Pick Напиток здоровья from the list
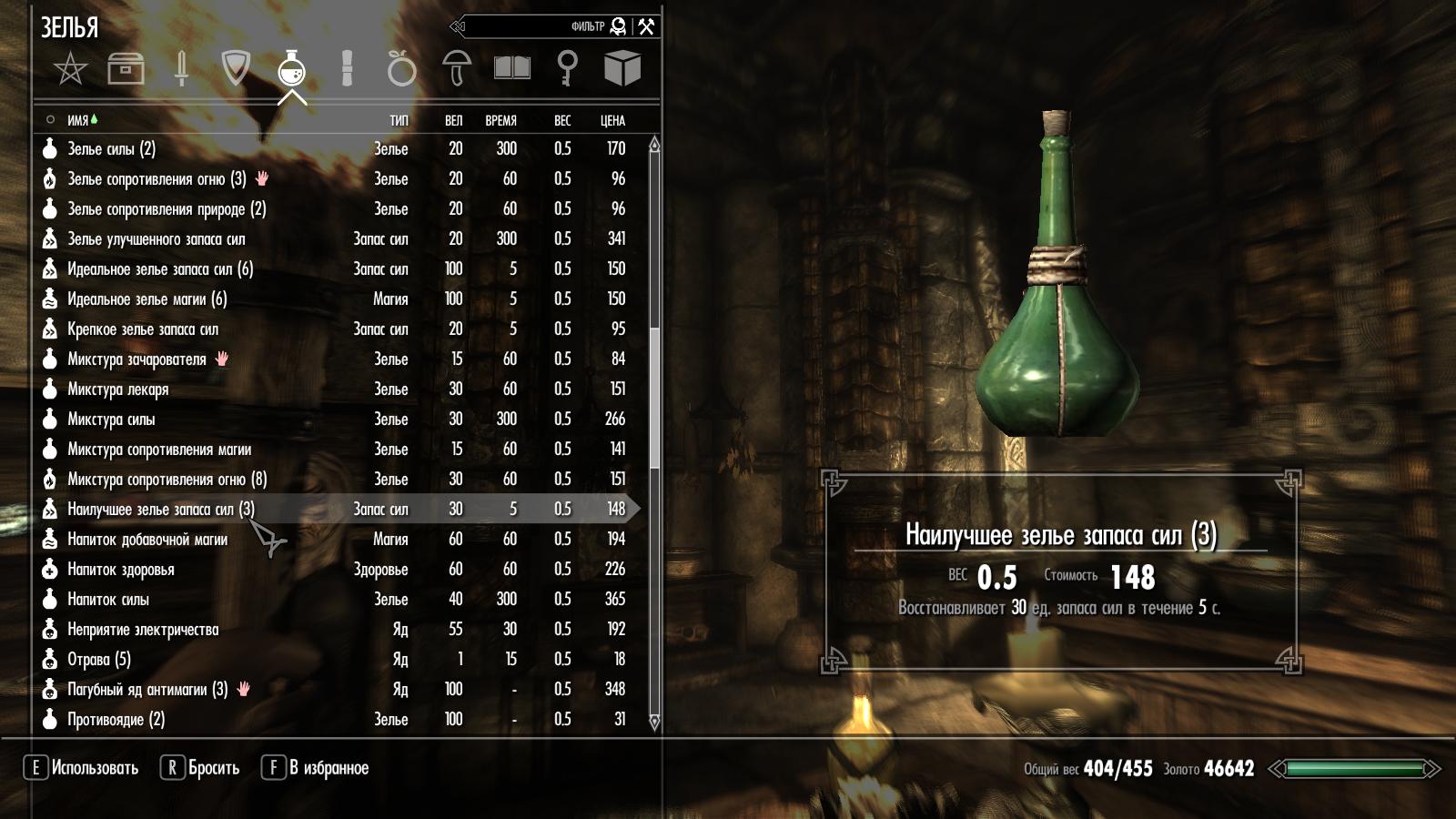This screenshot has height=819, width=1456. [120, 570]
